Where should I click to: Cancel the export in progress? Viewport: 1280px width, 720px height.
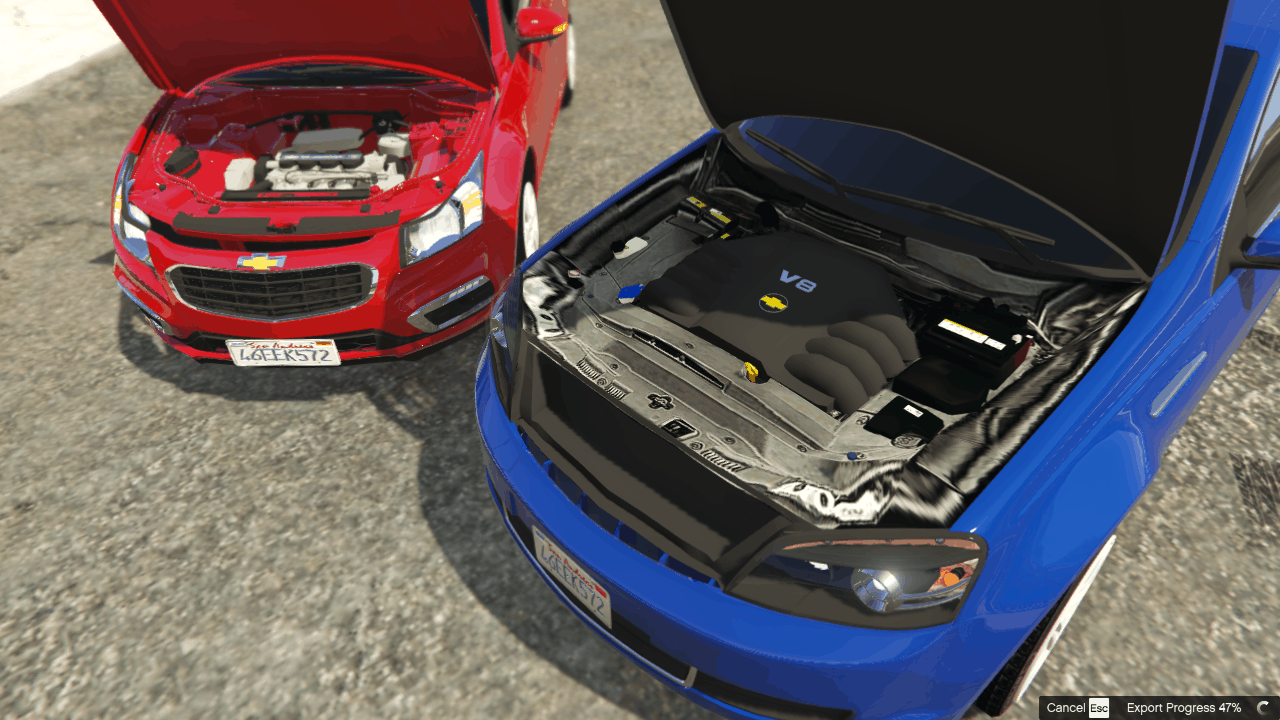pos(1077,708)
